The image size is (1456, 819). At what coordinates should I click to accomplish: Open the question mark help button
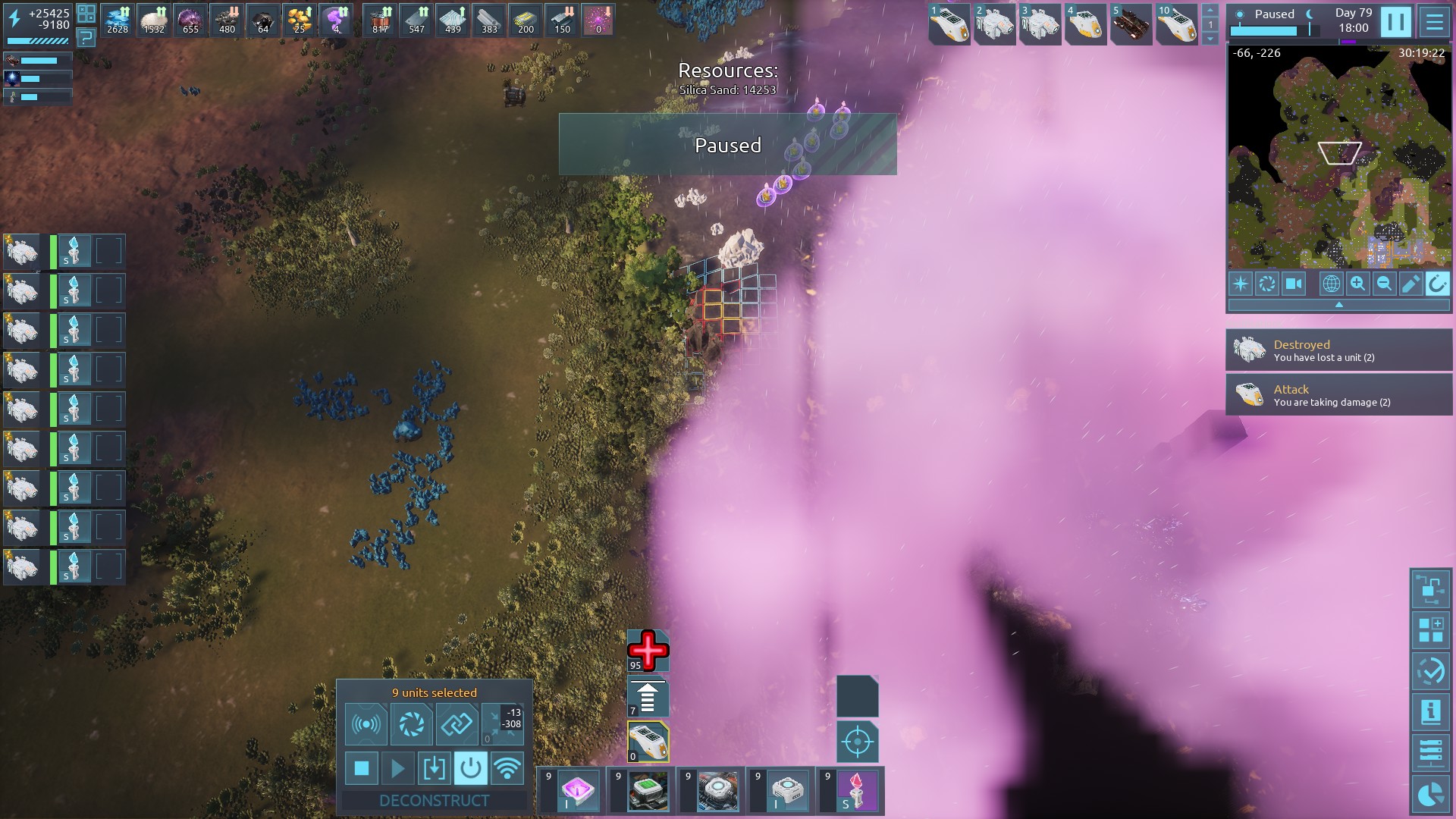tap(86, 38)
